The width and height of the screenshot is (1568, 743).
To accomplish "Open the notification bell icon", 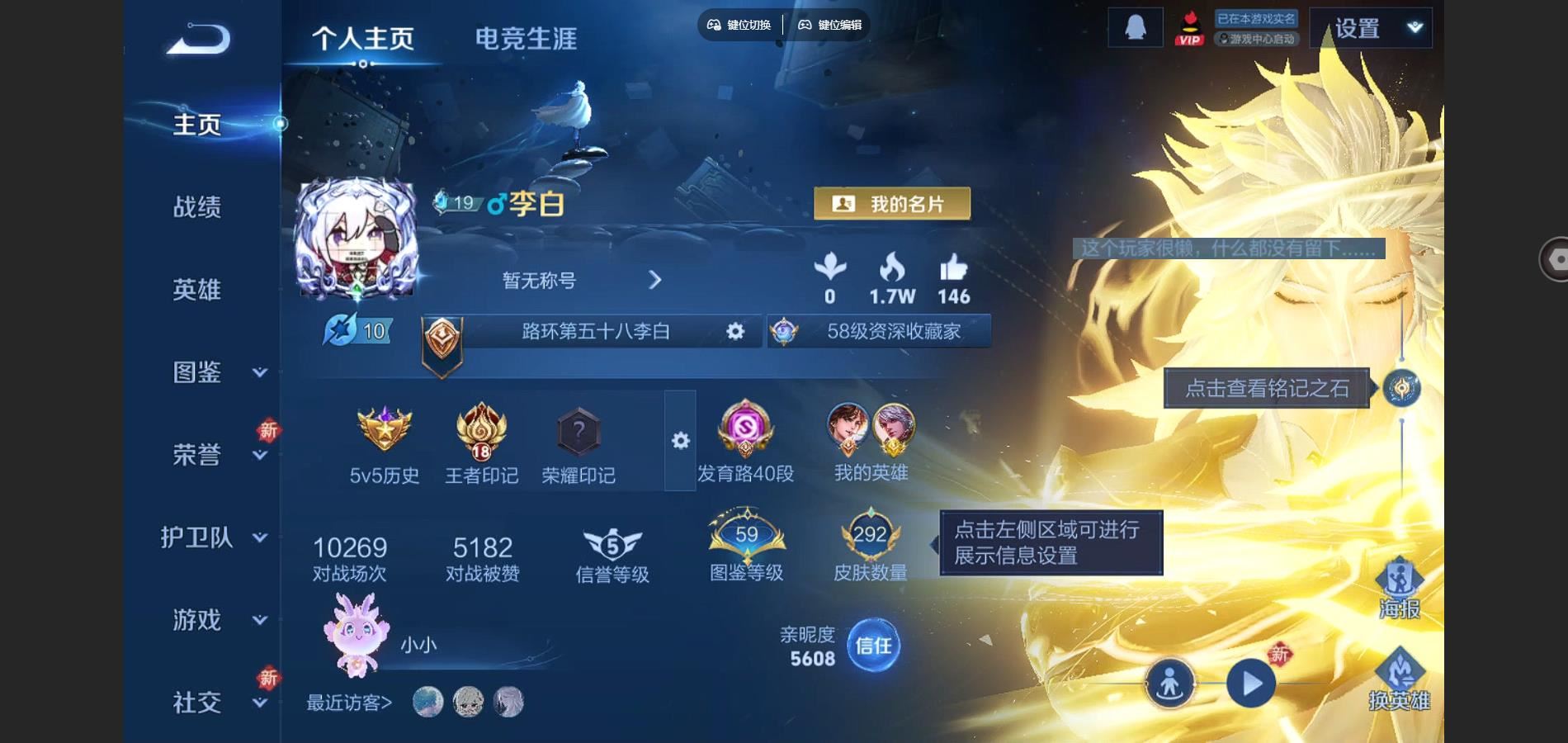I will (x=1135, y=26).
